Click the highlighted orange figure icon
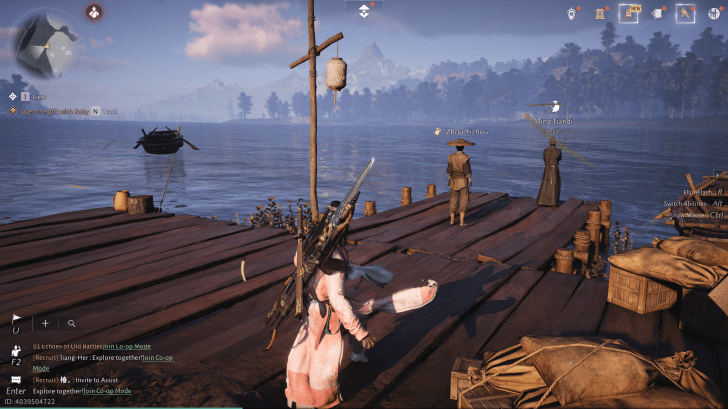This screenshot has height=409, width=728. point(685,14)
